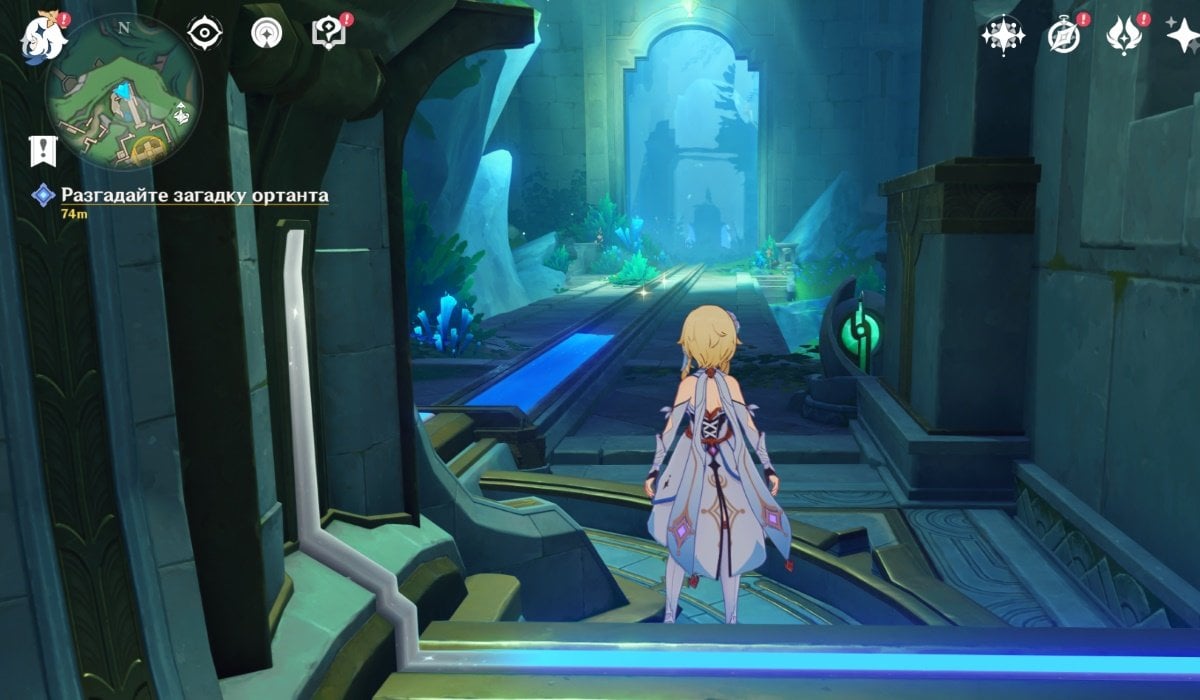The height and width of the screenshot is (700, 1200).
Task: Open the Wish four-point star icon
Action: (1183, 35)
